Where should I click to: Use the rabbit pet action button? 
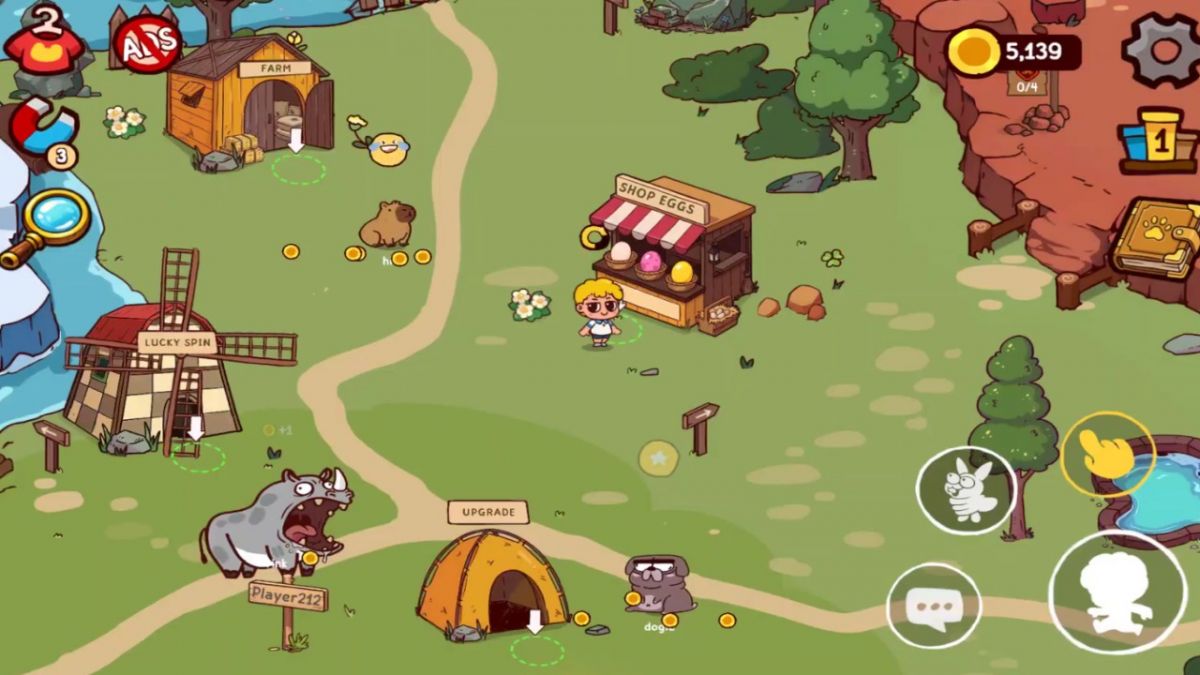coord(966,490)
